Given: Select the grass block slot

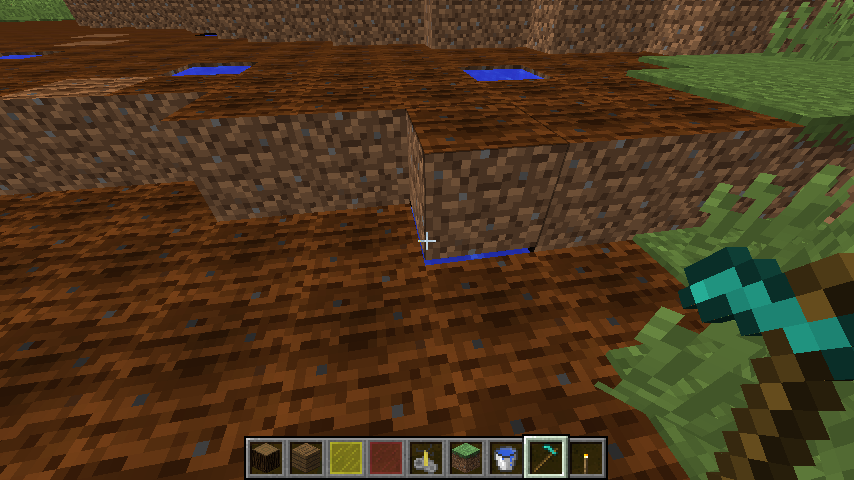Looking at the screenshot, I should [466, 458].
